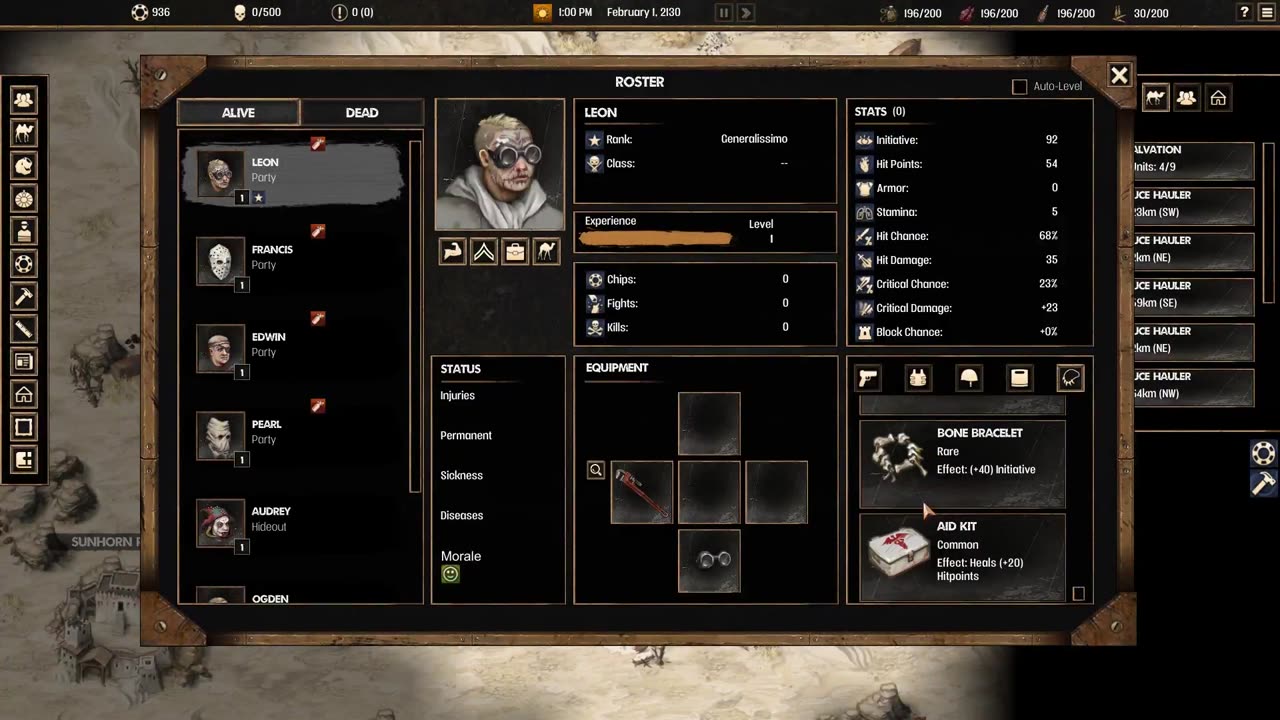Select the equipped goggles slot

[709, 560]
